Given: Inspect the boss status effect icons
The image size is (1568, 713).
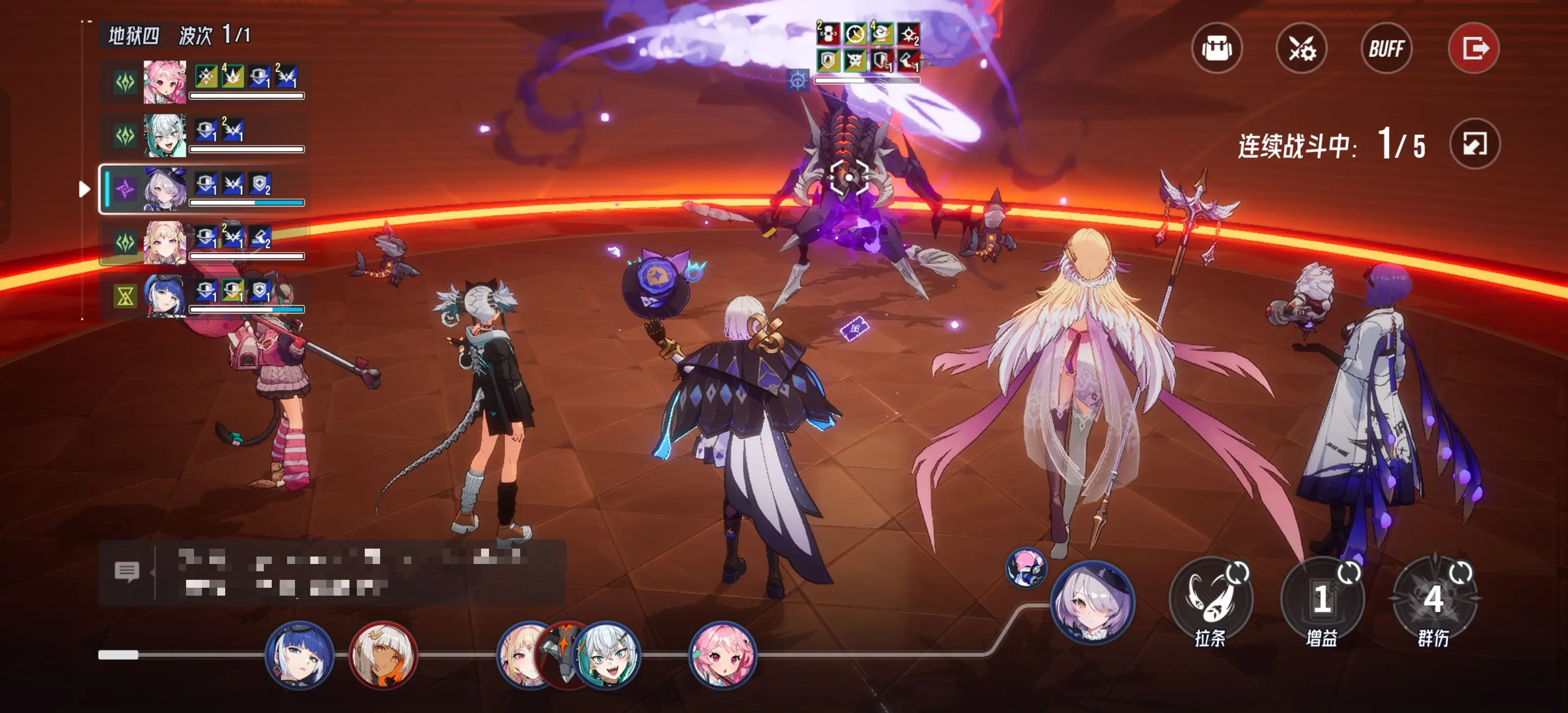Looking at the screenshot, I should 867,48.
